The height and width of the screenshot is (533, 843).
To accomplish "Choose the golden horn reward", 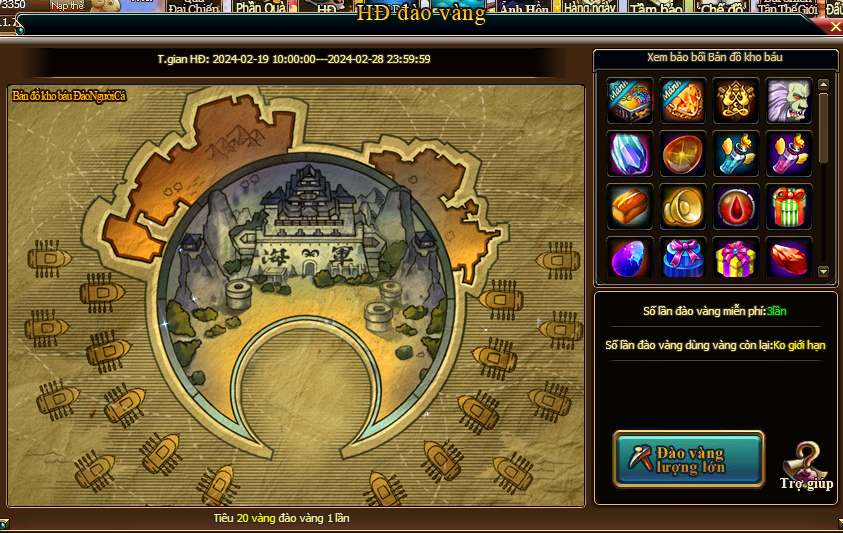I will [683, 207].
